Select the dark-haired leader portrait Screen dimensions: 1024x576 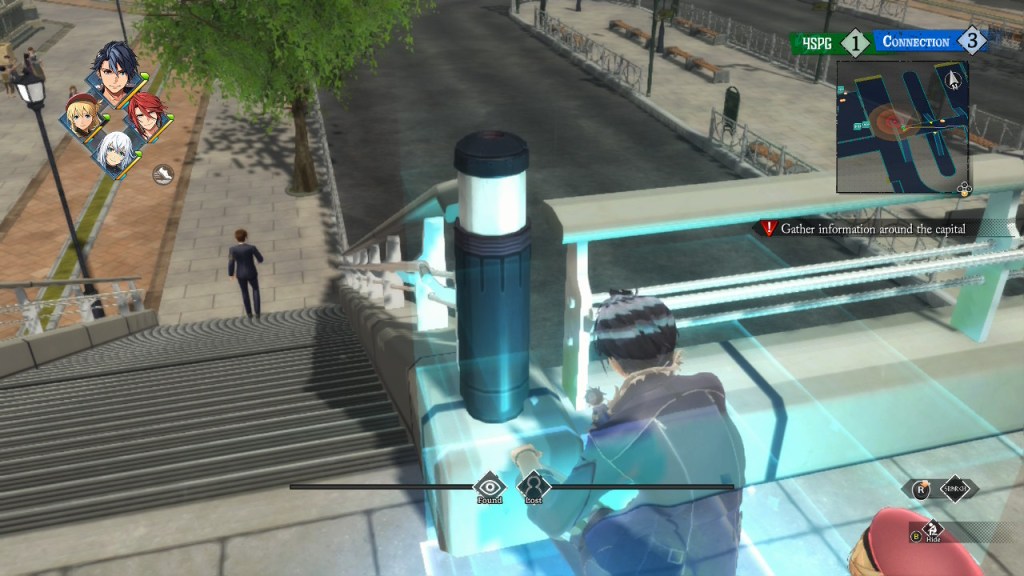coord(111,67)
